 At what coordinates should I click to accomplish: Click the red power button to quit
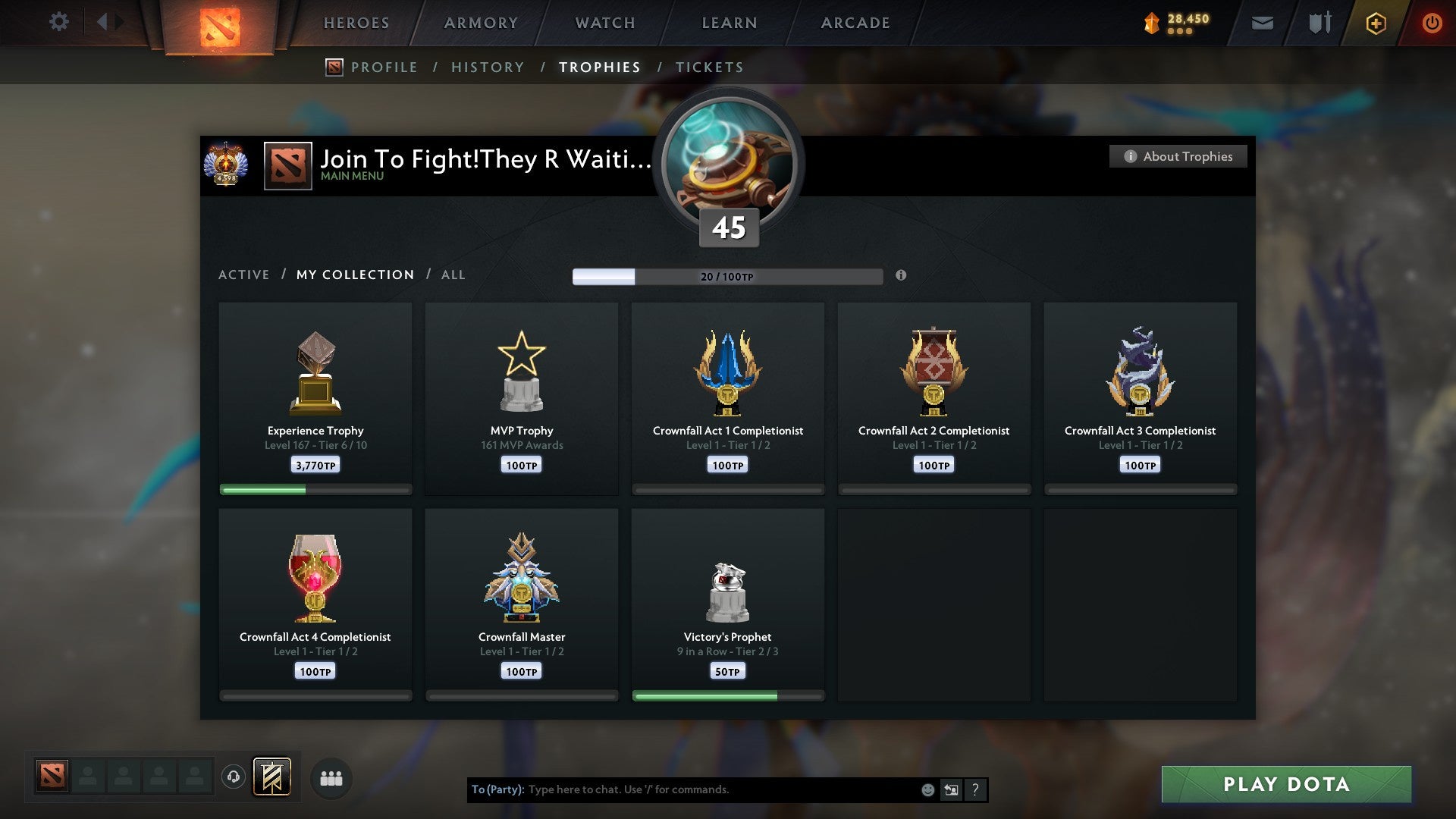coord(1432,23)
